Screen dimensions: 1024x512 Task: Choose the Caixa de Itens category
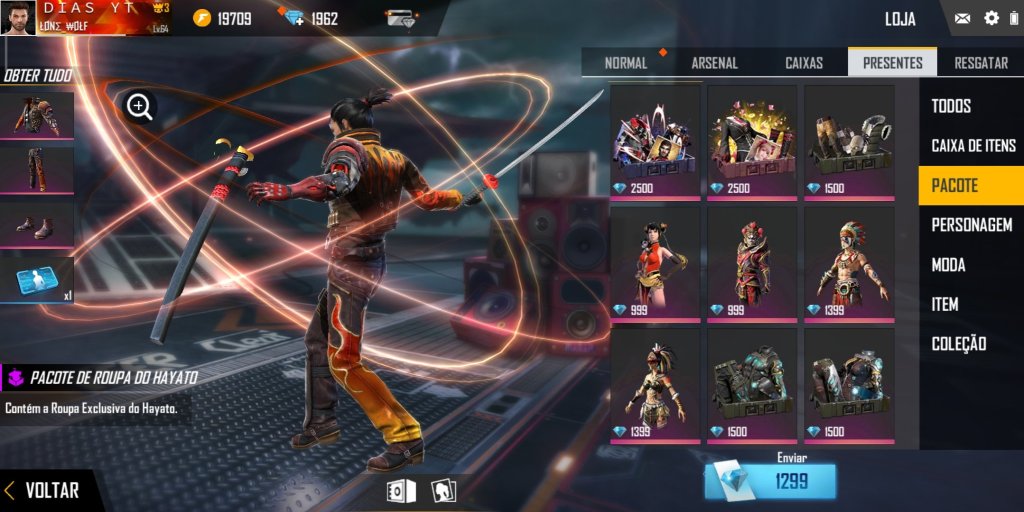973,146
